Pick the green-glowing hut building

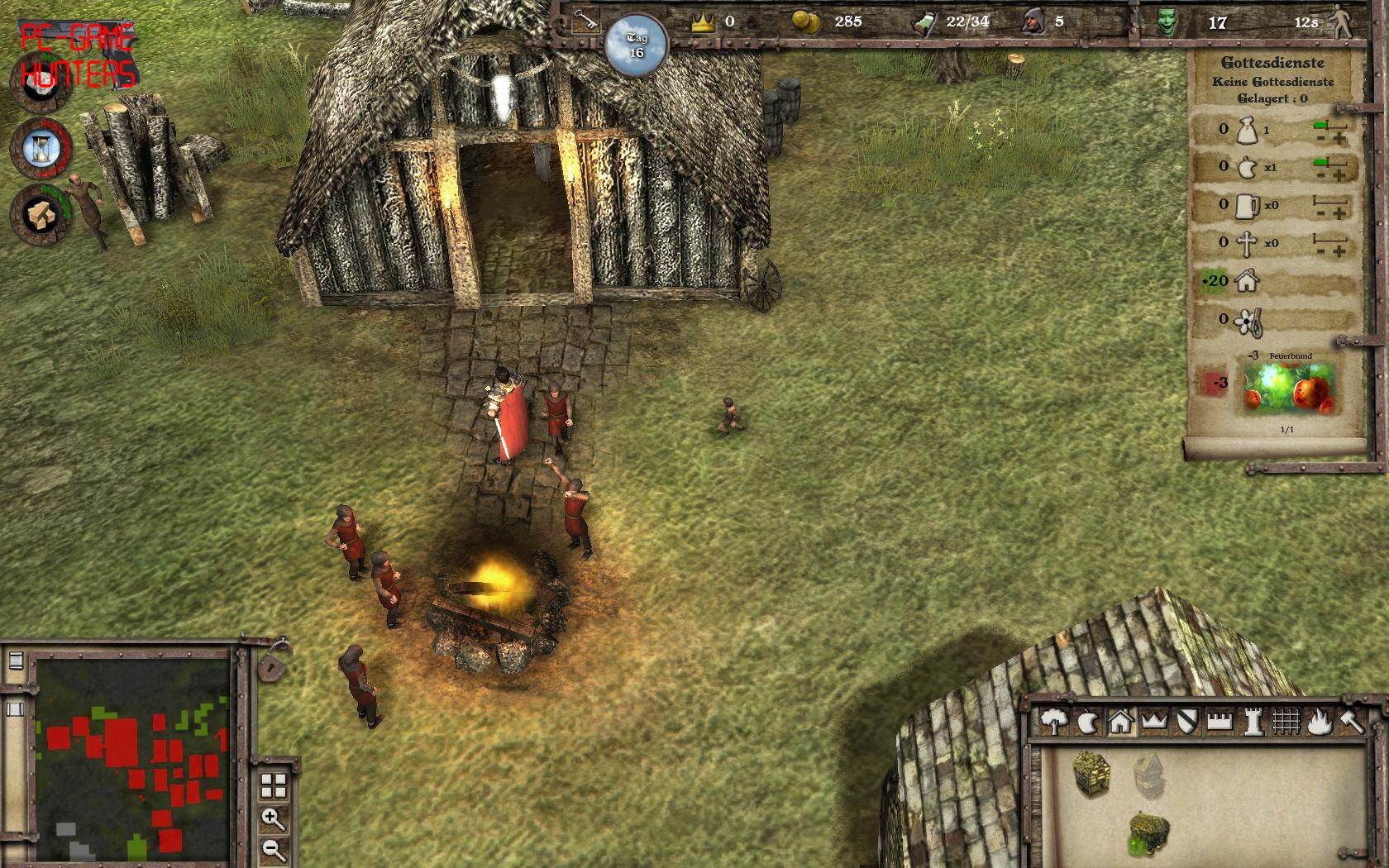point(1149,833)
